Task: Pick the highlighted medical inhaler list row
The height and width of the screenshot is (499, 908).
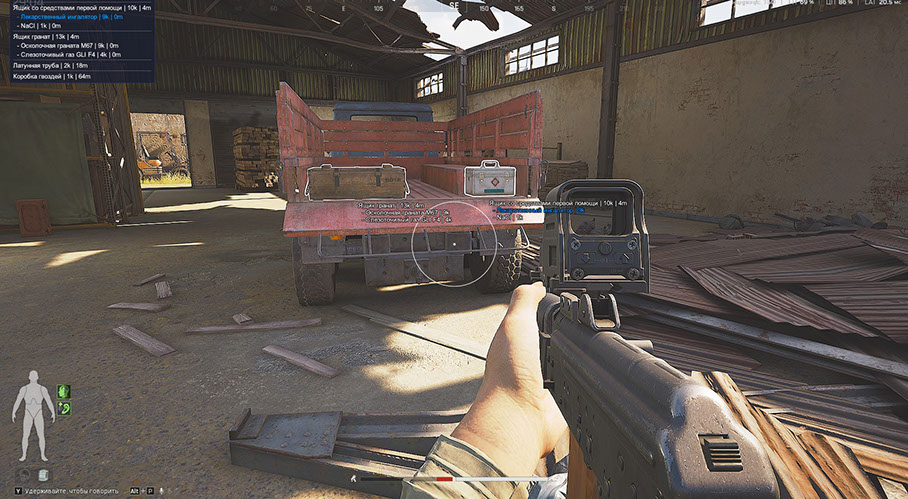Action: point(70,17)
